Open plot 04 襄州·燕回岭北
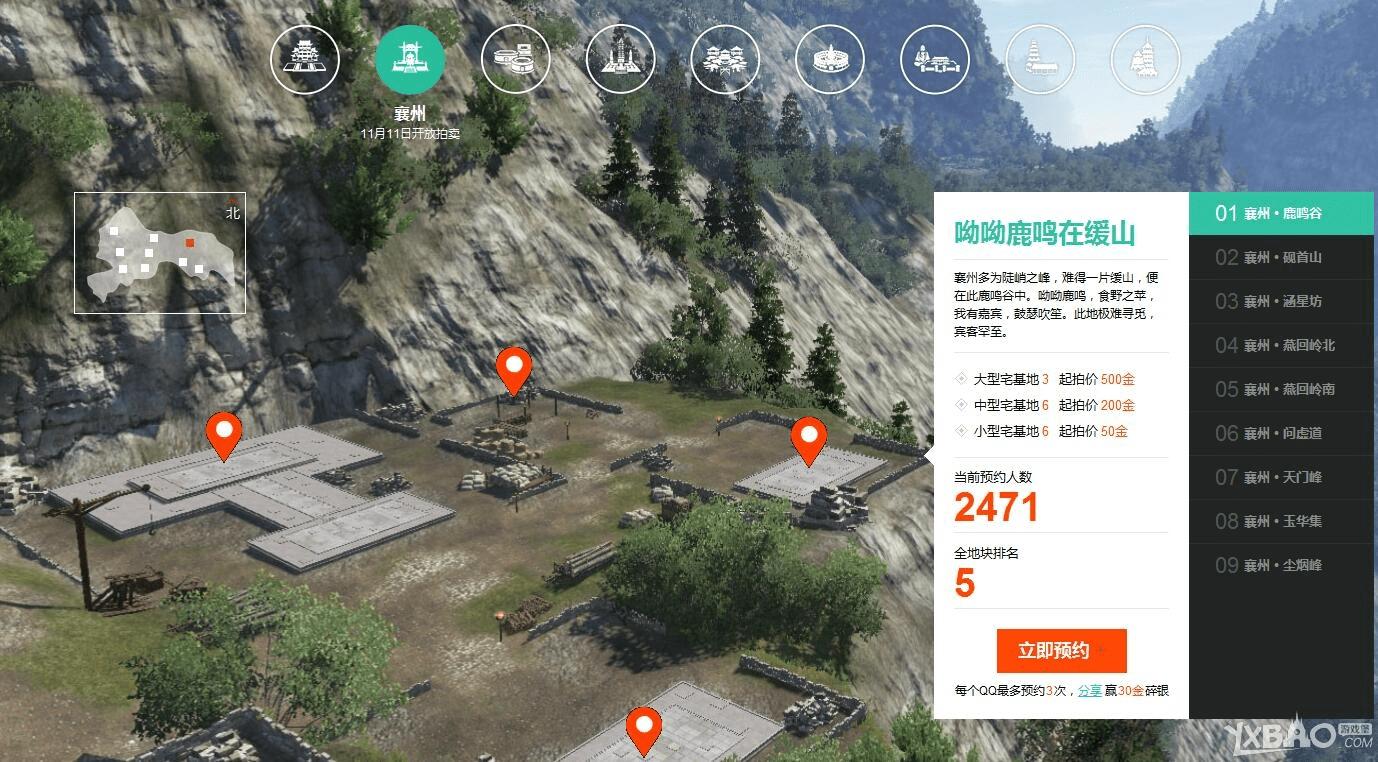The image size is (1378, 762). coord(1281,345)
